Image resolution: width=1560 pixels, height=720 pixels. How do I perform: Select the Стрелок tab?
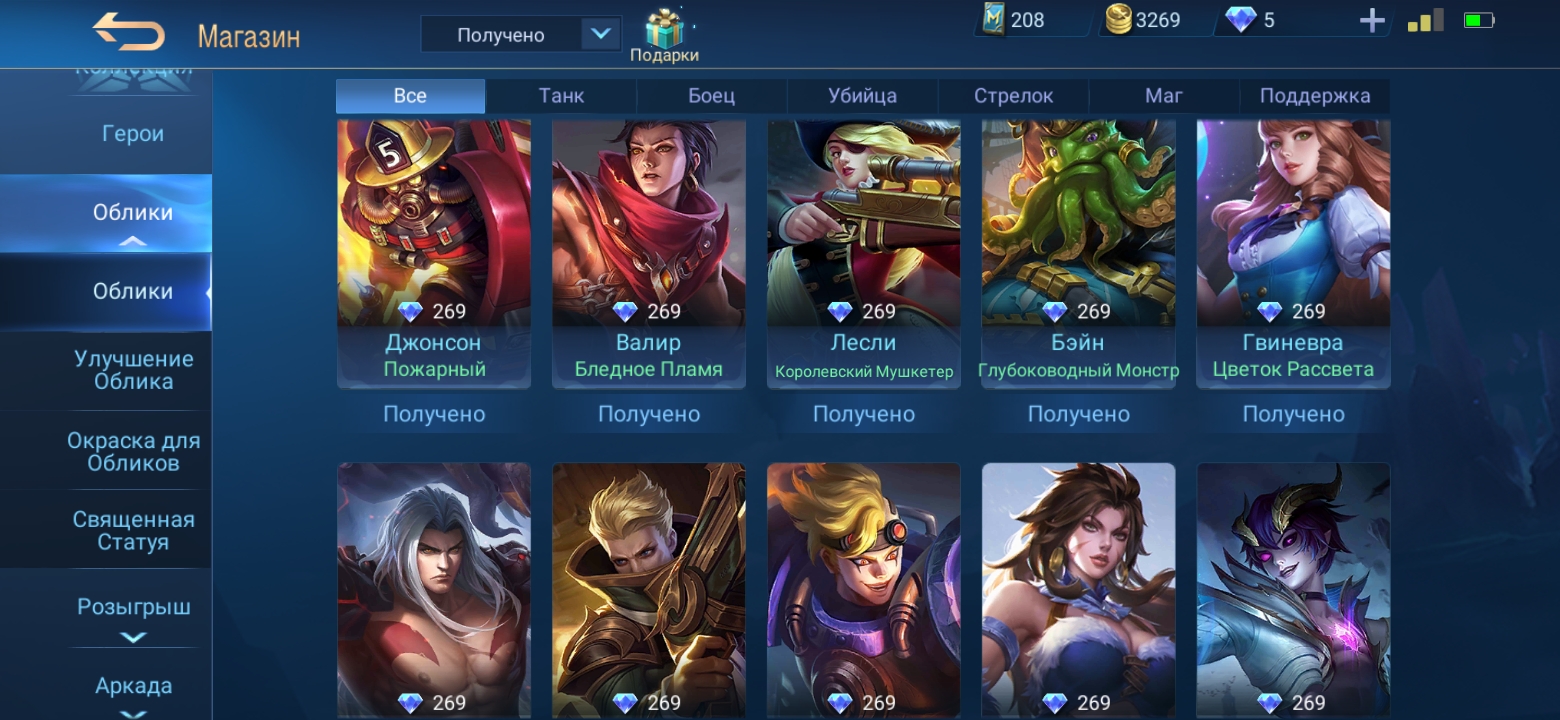[x=1013, y=96]
